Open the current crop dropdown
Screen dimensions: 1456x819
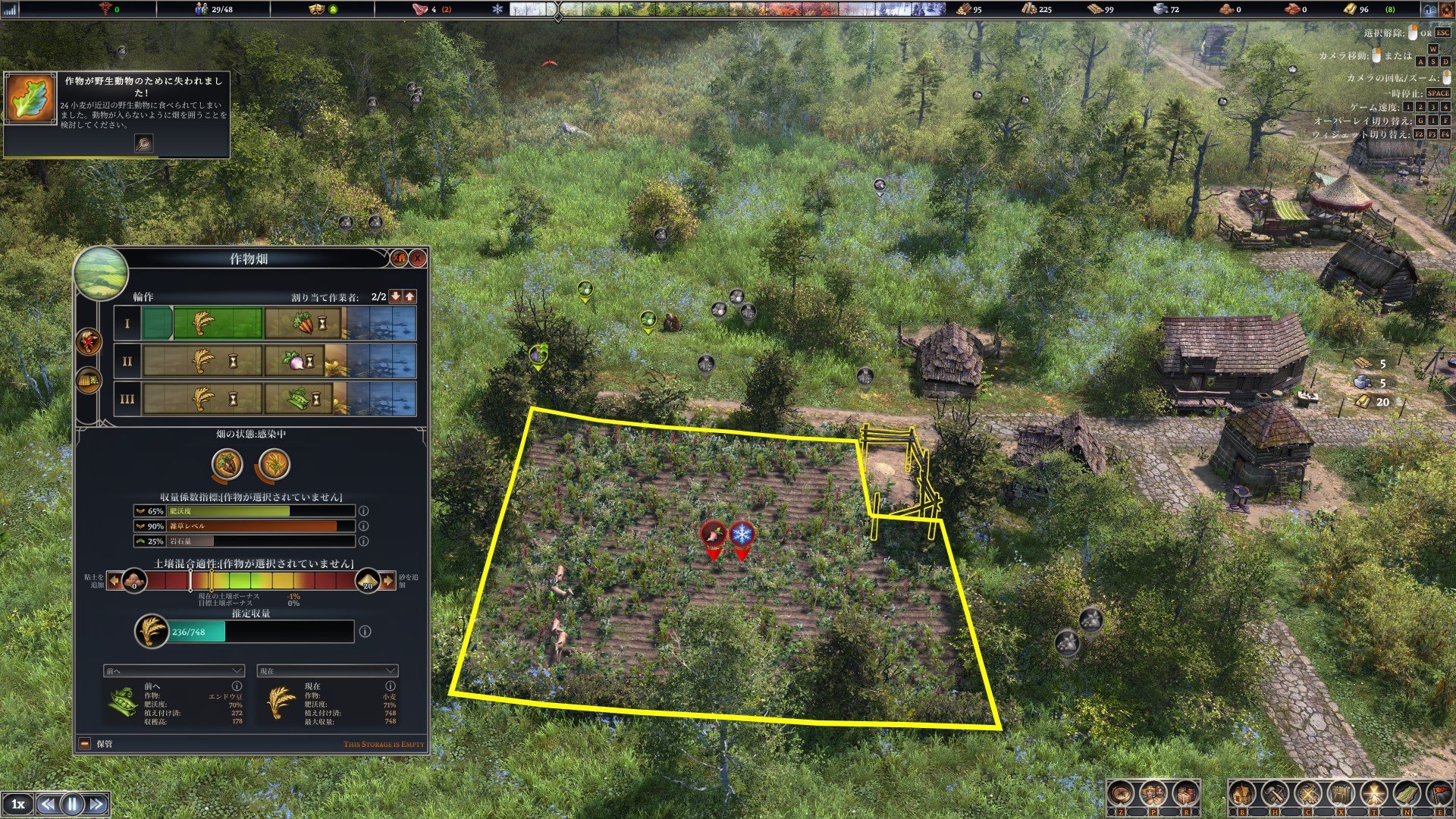(x=328, y=671)
